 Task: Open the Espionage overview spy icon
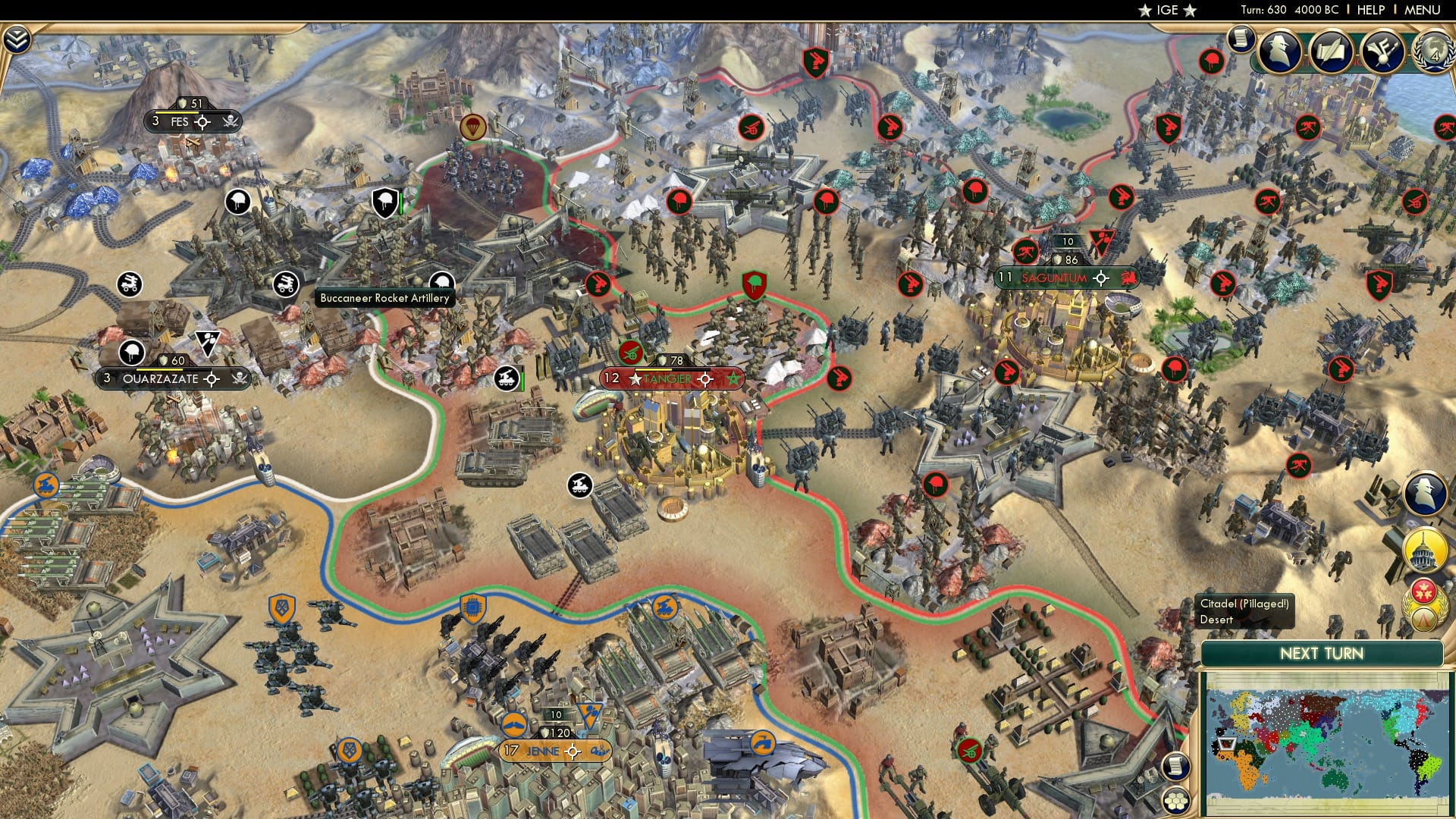coord(1278,52)
